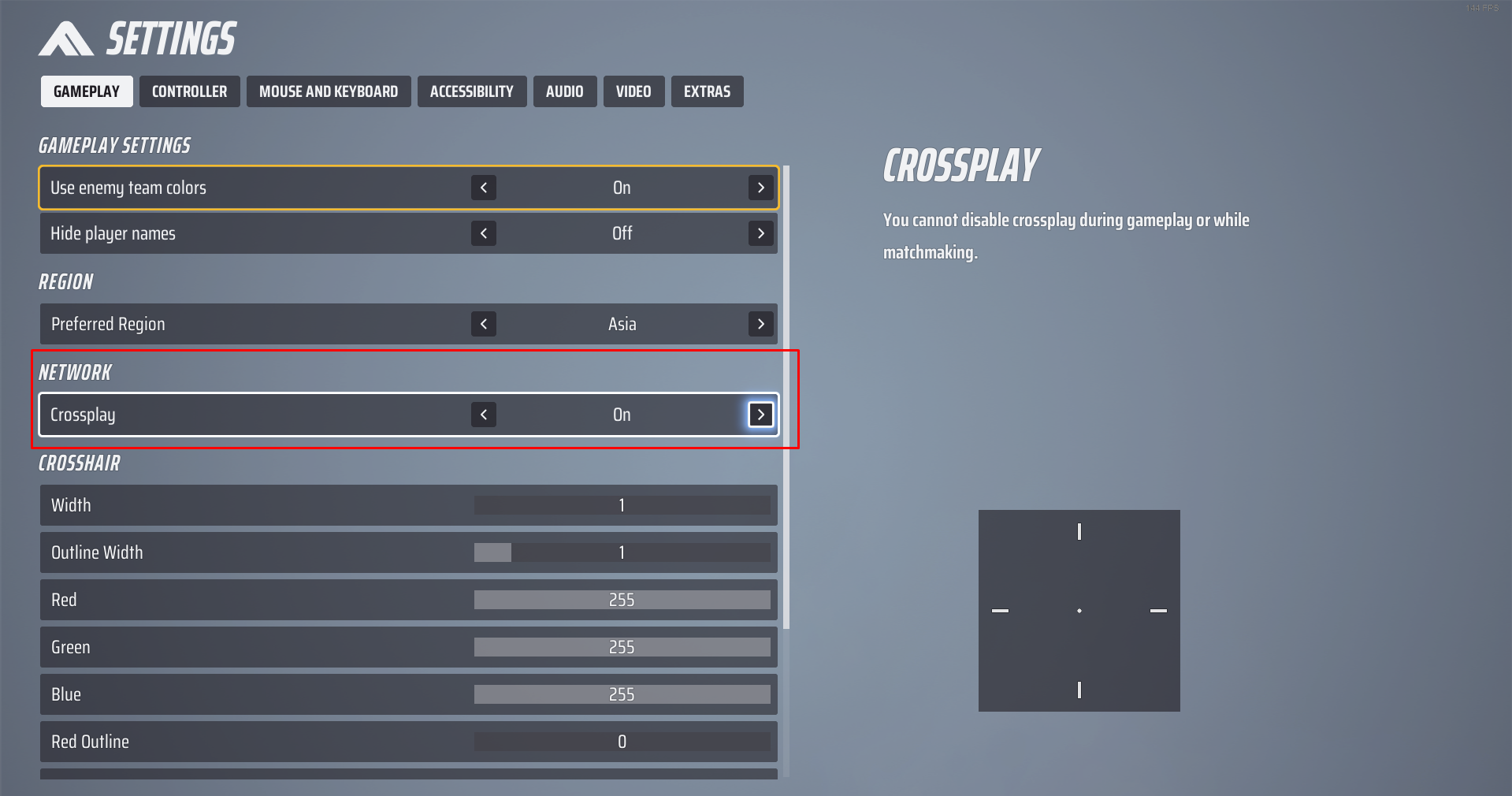
Task: Click the right arrow on Use enemy team colors
Action: [760, 188]
